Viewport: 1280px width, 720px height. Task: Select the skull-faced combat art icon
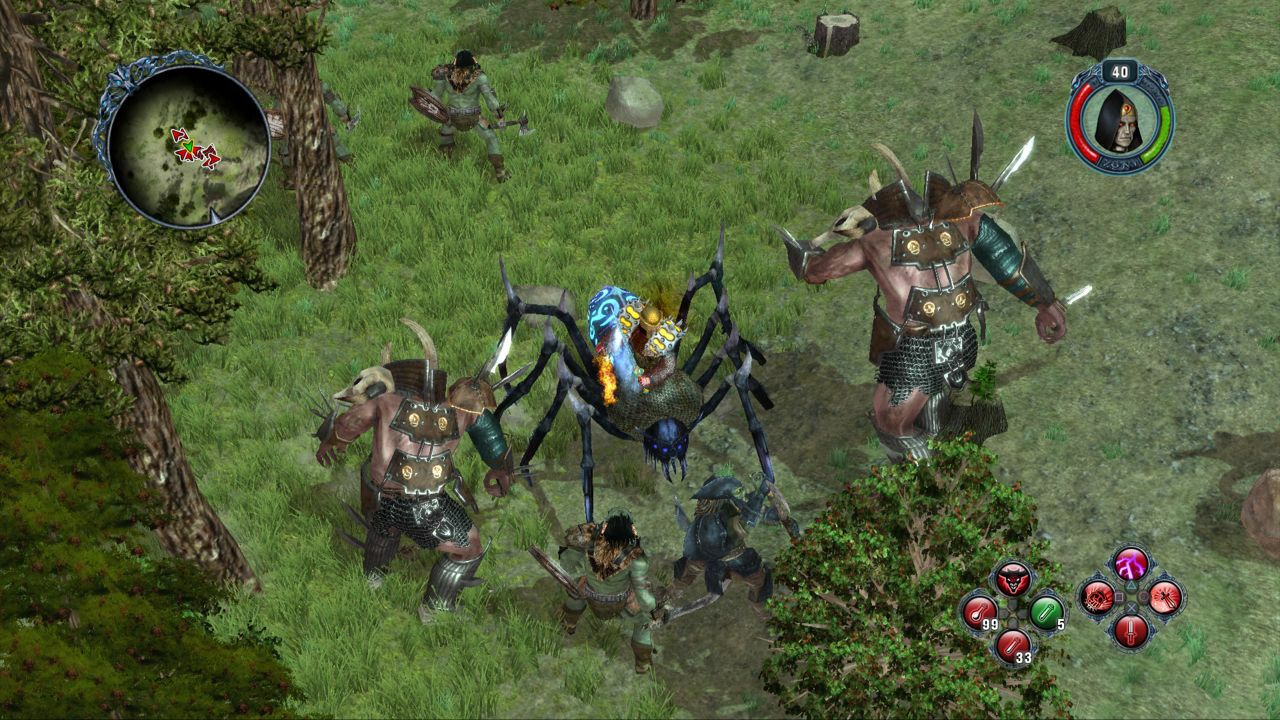coord(1097,599)
